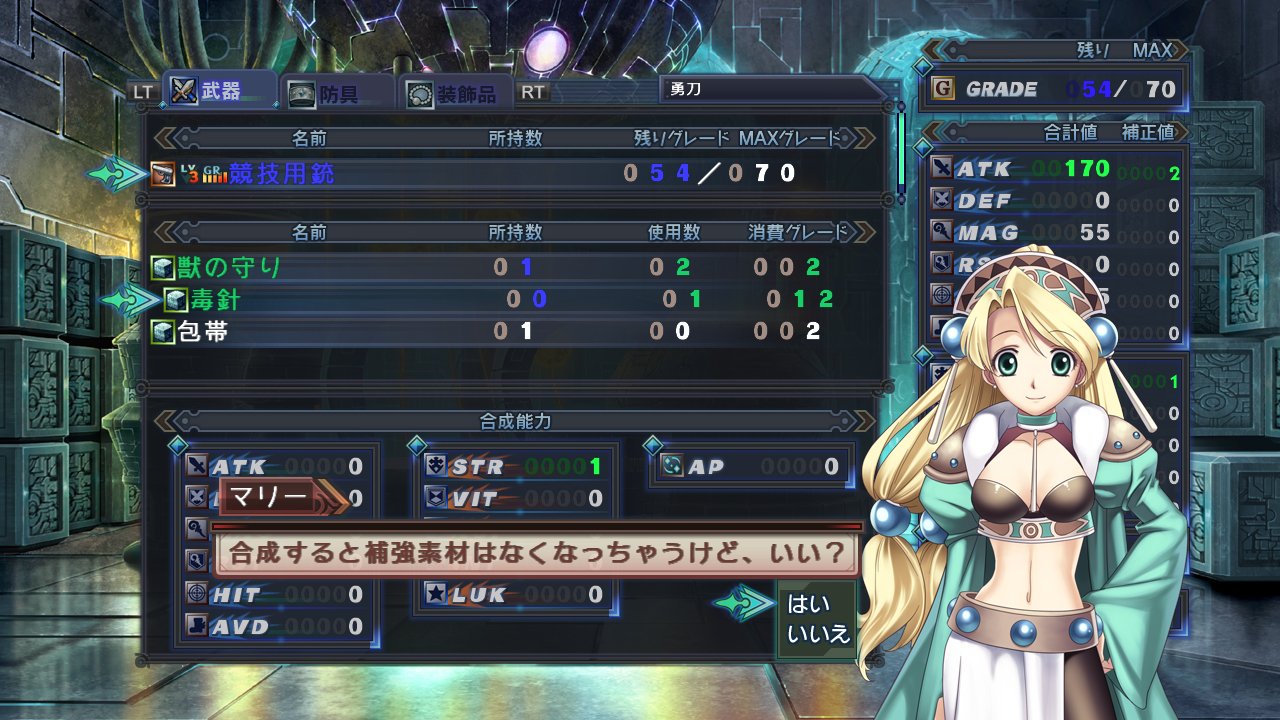Screen dimensions: 1280x720
Task: Choose the 獣の守り material
Action: 230,267
